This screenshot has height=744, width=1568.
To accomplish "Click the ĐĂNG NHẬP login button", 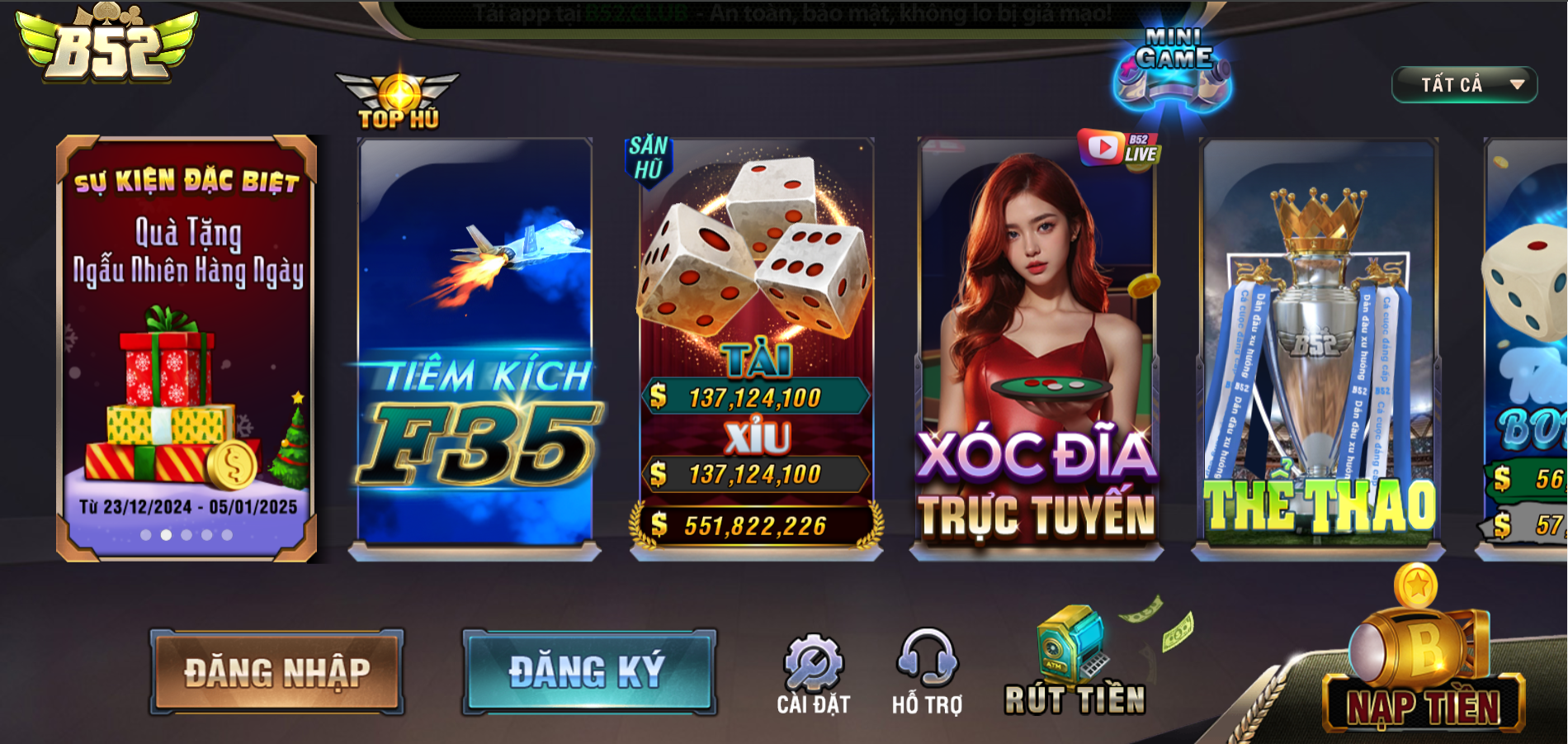I will click(276, 672).
